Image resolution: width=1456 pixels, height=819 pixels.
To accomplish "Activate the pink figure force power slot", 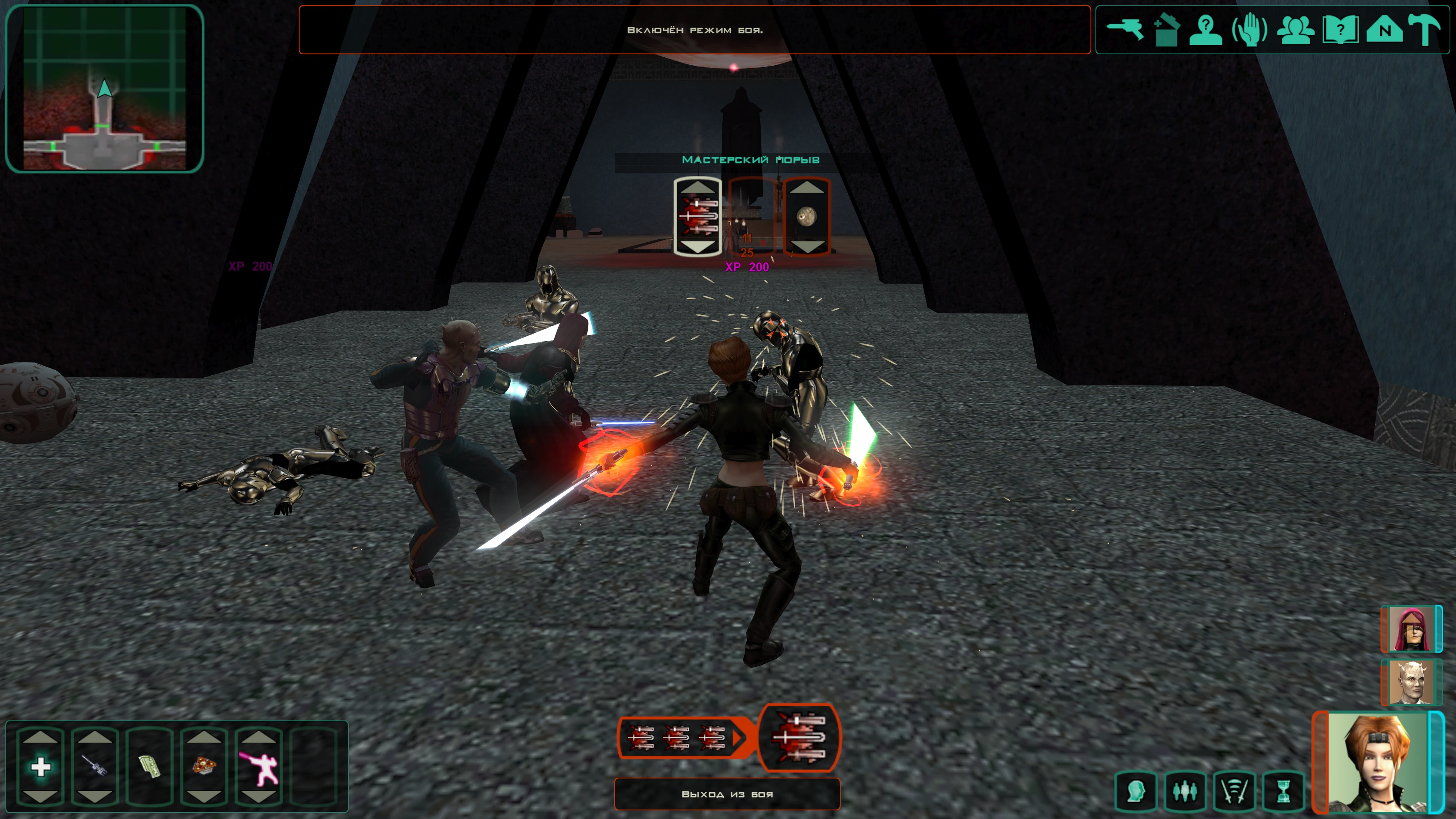I will click(259, 766).
